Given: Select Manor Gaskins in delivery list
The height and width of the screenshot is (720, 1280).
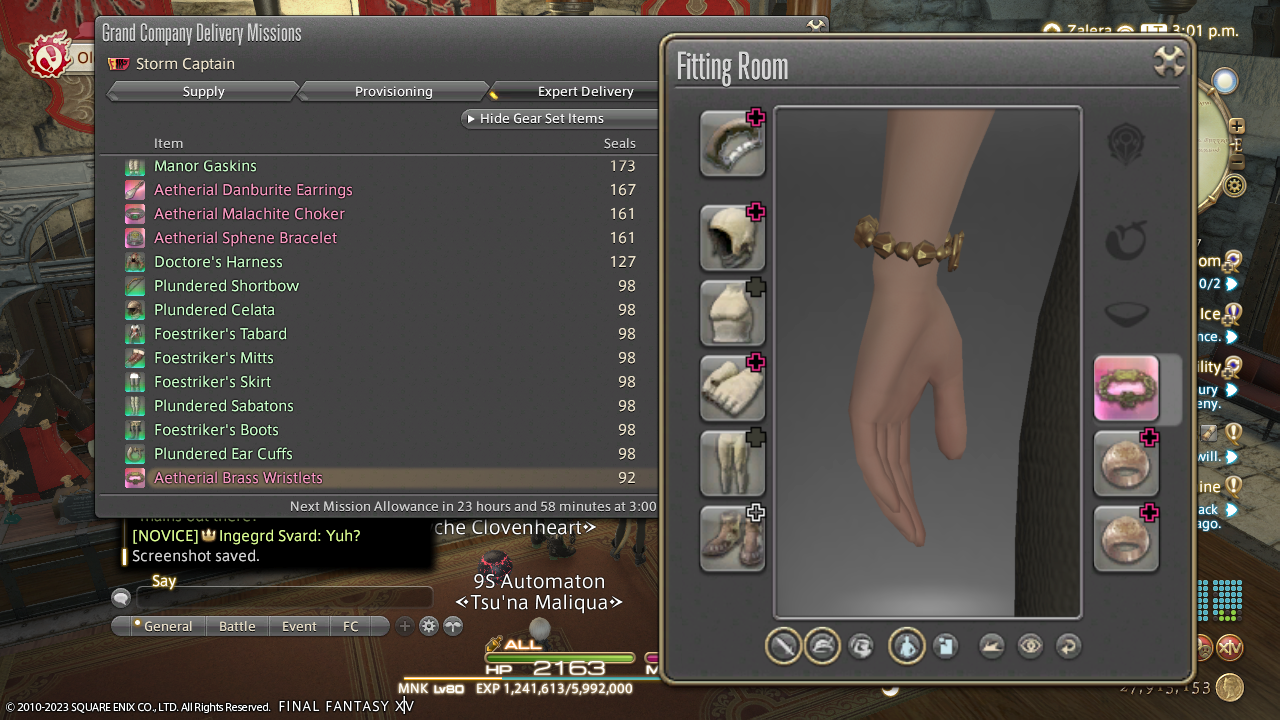Looking at the screenshot, I should [x=205, y=166].
